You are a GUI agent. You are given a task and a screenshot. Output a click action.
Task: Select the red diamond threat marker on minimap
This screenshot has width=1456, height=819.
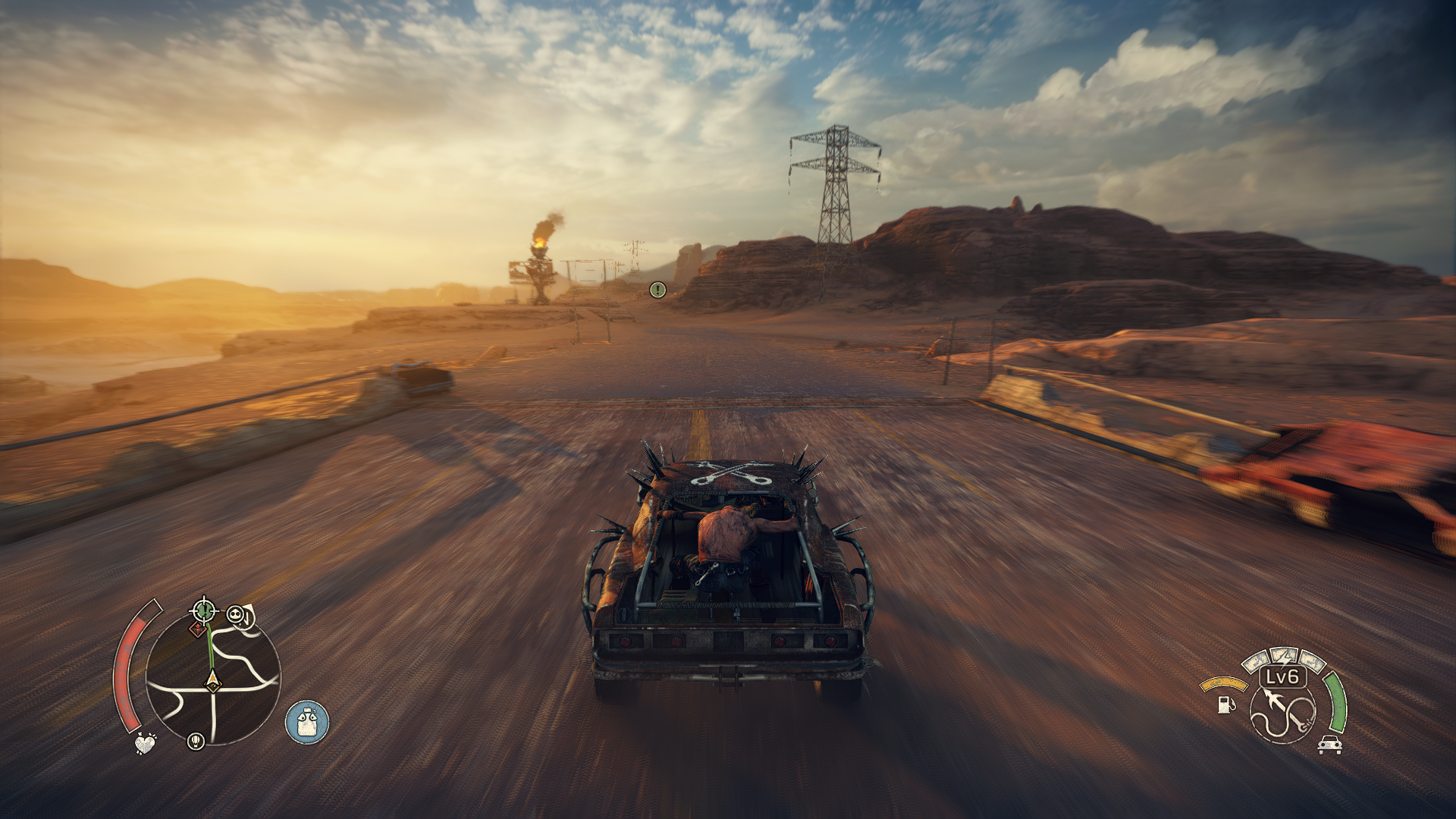pos(198,629)
